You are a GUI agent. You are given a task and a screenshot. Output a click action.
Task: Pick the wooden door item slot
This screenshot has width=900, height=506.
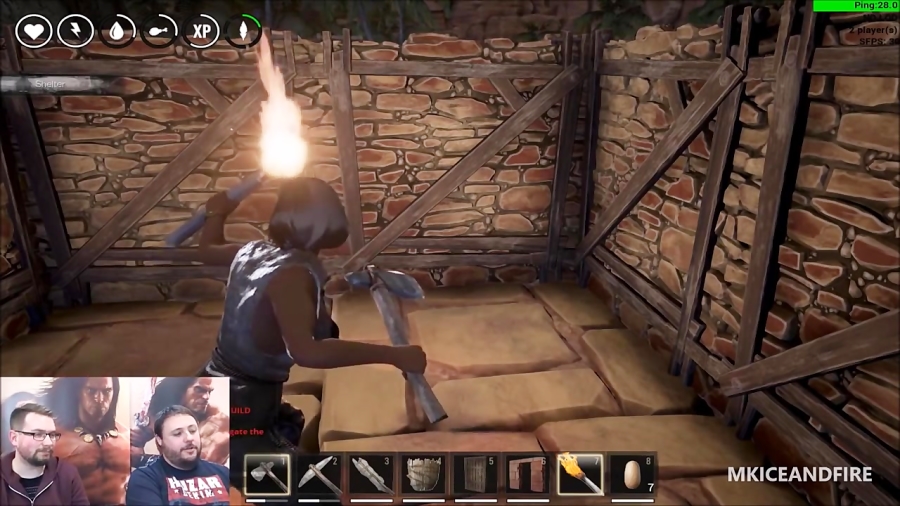pos(475,474)
